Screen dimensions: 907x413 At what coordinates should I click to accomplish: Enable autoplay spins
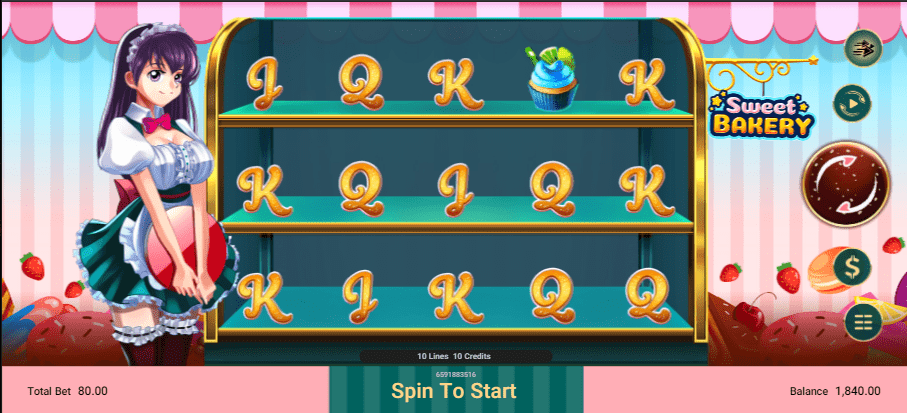click(x=853, y=101)
